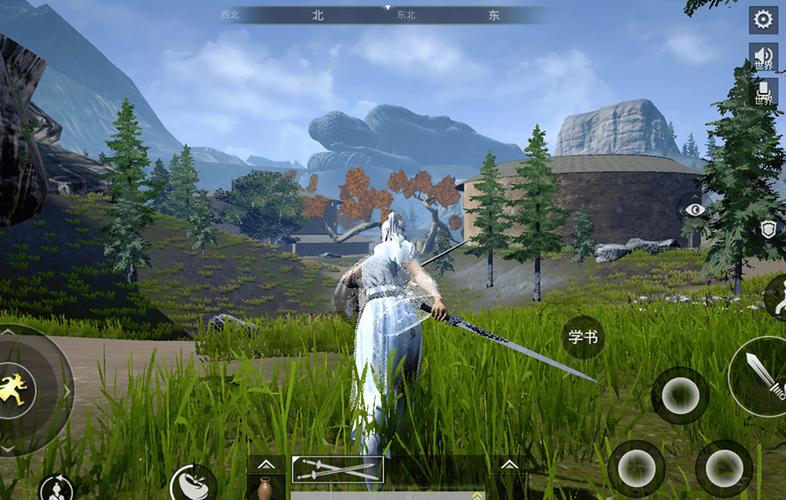Image resolution: width=786 pixels, height=500 pixels.
Task: Expand the arrow above the jar slot
Action: pyautogui.click(x=265, y=464)
